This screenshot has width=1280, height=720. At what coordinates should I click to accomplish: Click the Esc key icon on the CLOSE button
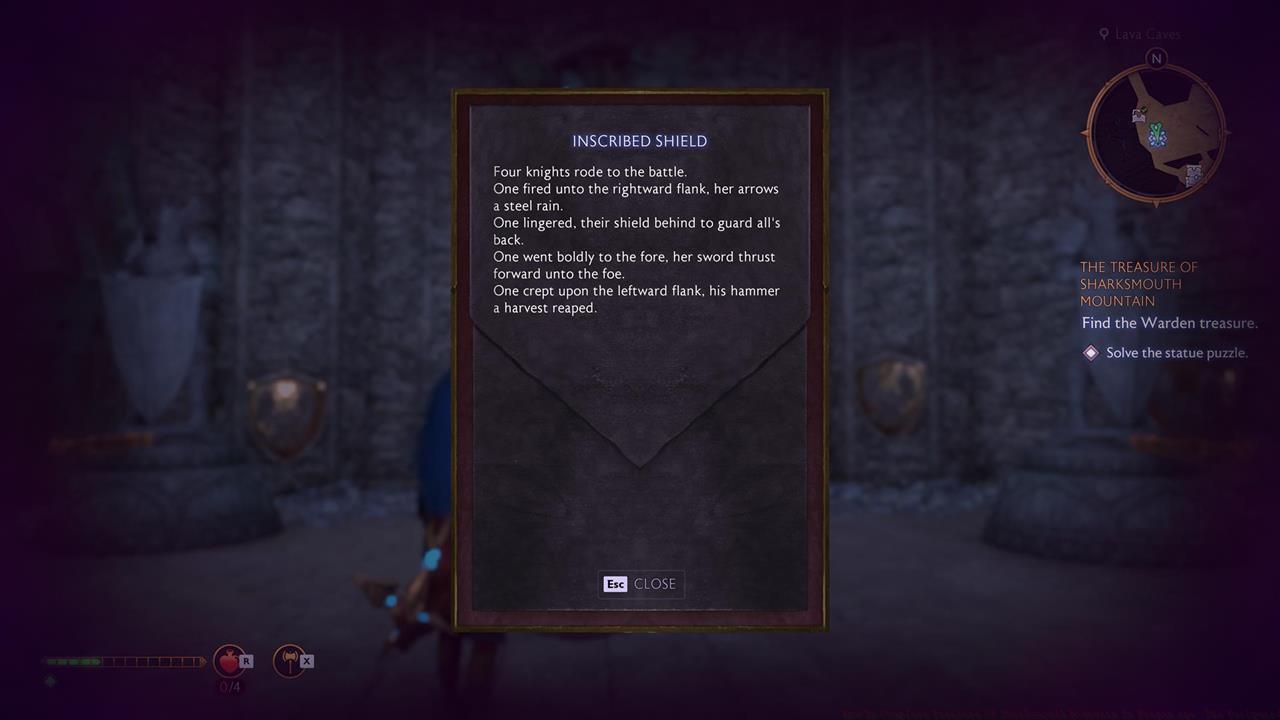click(x=615, y=584)
